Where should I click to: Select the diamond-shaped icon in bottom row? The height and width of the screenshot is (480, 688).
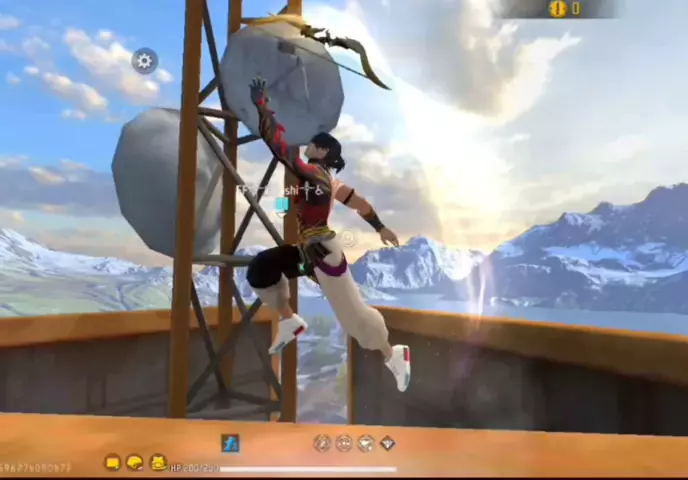(x=387, y=443)
